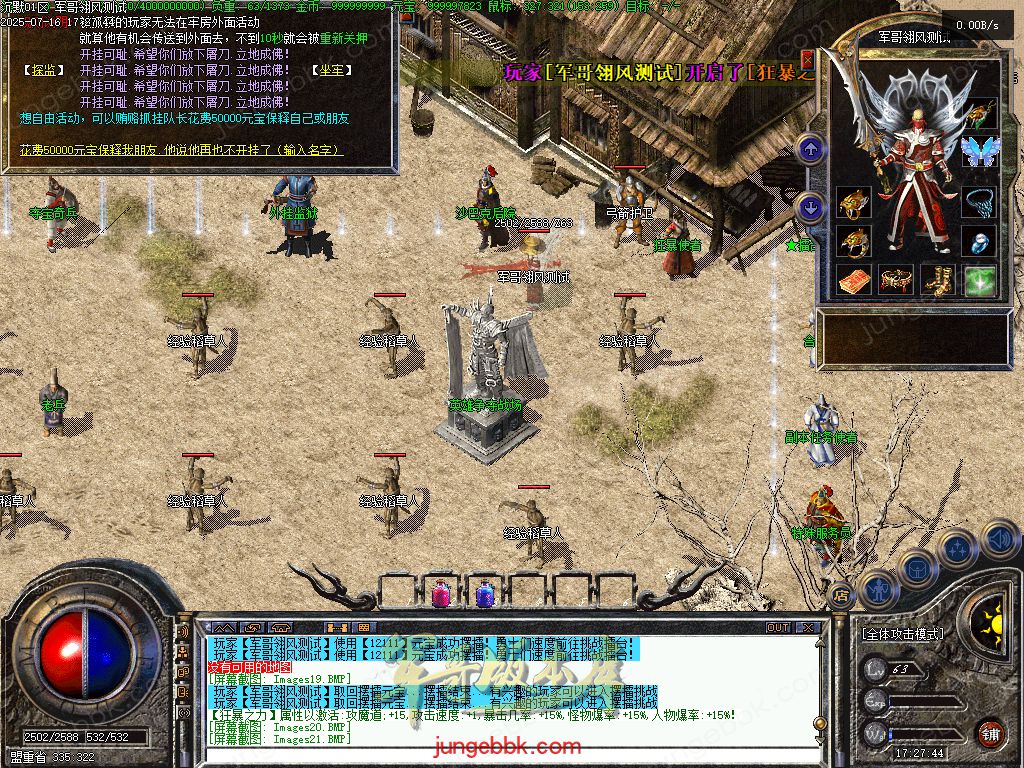Toggle sound with the speaker button
The height and width of the screenshot is (768, 1024).
tap(998, 540)
